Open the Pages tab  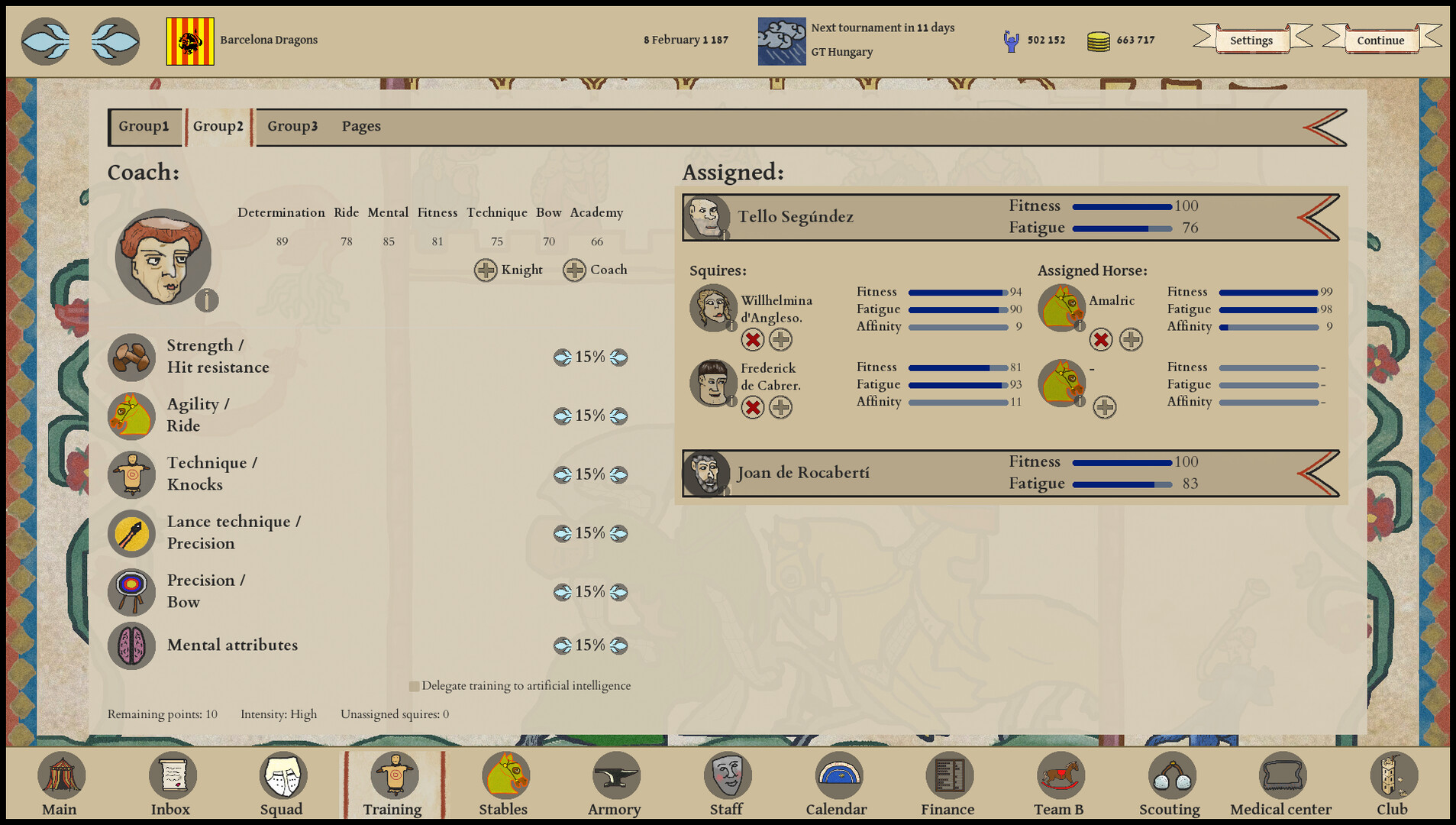click(x=361, y=126)
